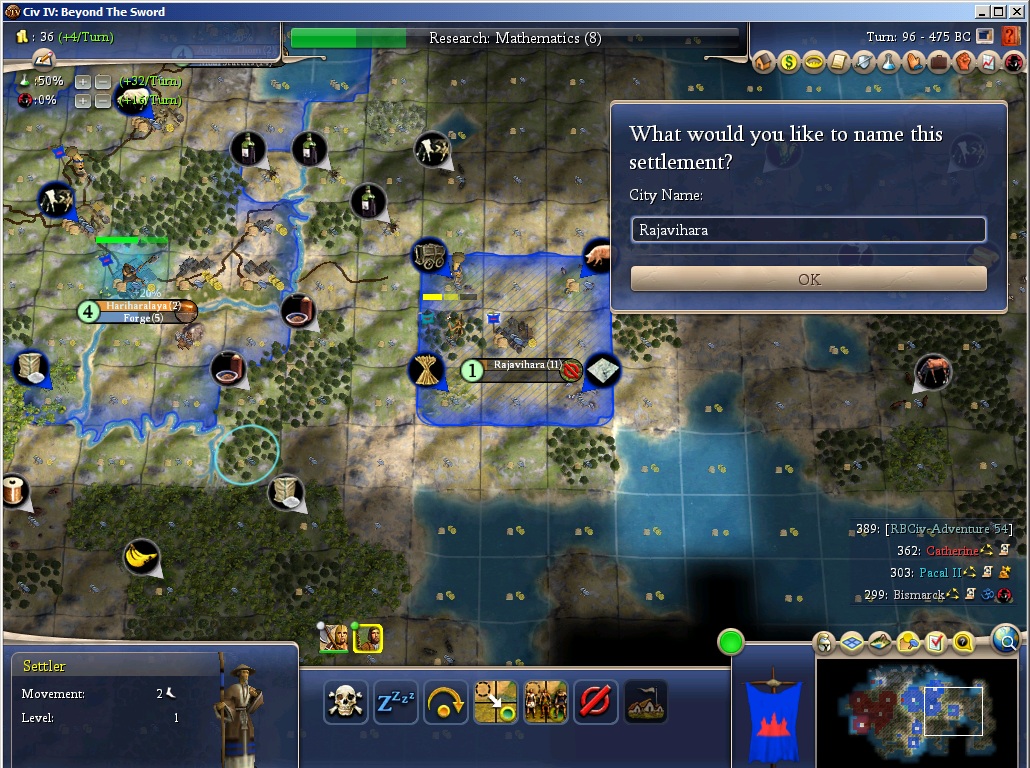Confirm the city name with OK
The height and width of the screenshot is (768, 1030).
pos(808,279)
